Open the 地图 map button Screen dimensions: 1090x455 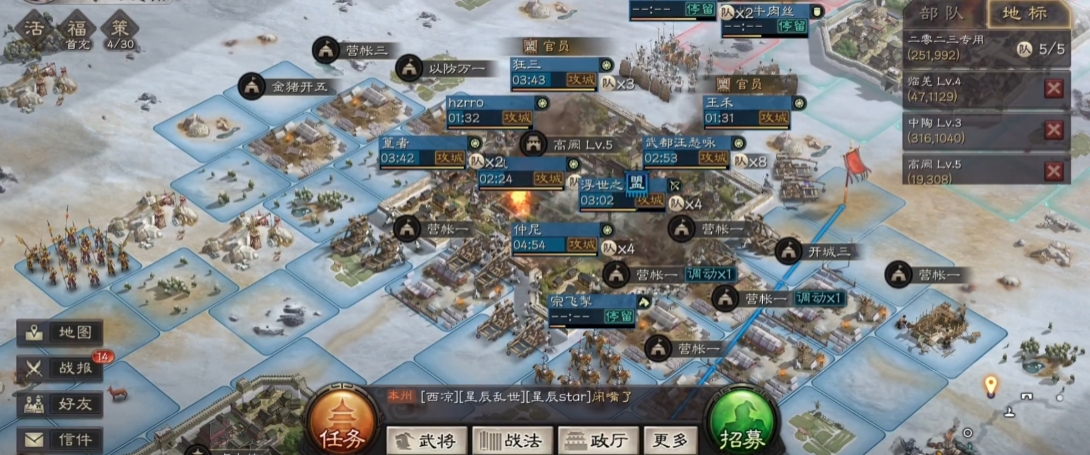click(x=62, y=333)
